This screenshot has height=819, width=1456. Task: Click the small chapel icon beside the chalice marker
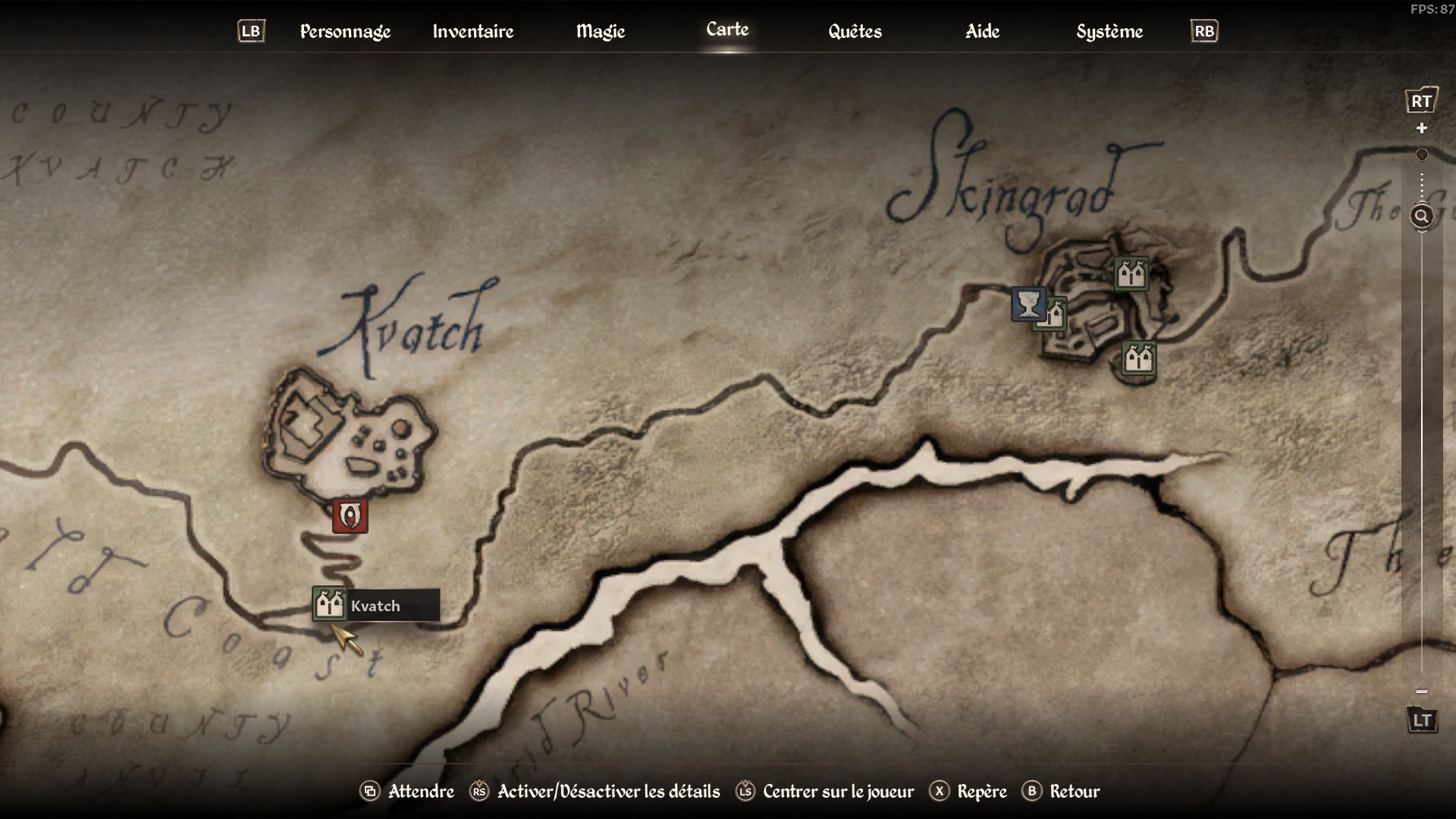(1057, 315)
